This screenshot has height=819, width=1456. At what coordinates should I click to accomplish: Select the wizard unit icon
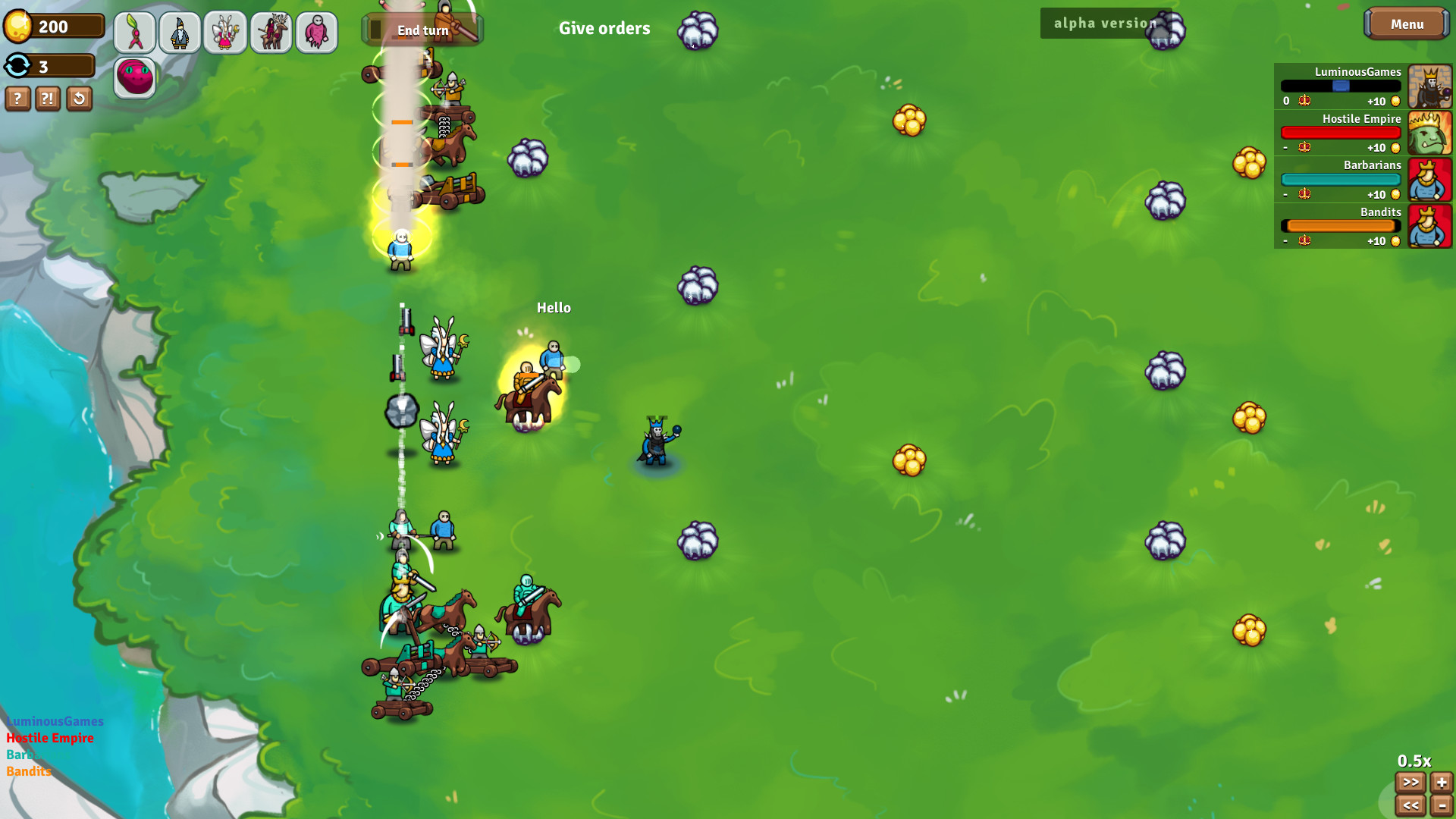click(180, 32)
